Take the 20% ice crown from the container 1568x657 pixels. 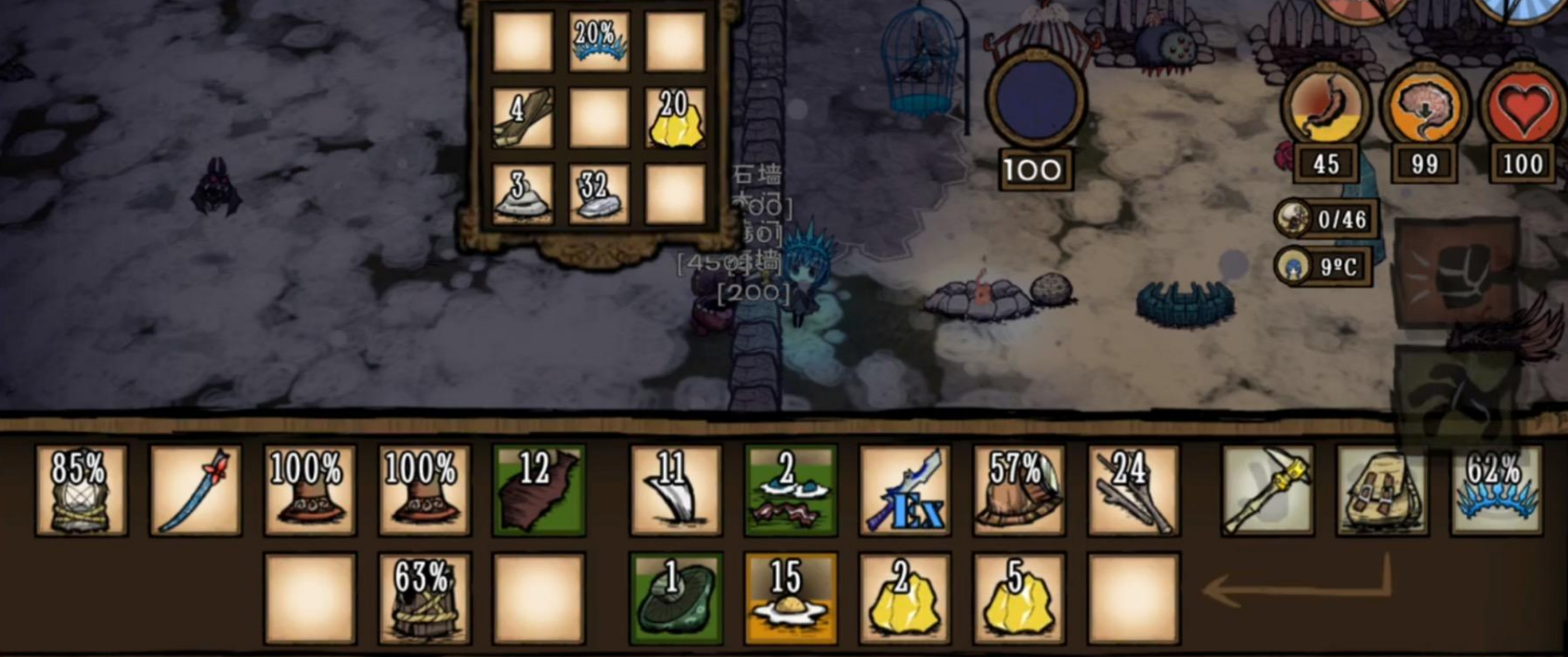[599, 43]
